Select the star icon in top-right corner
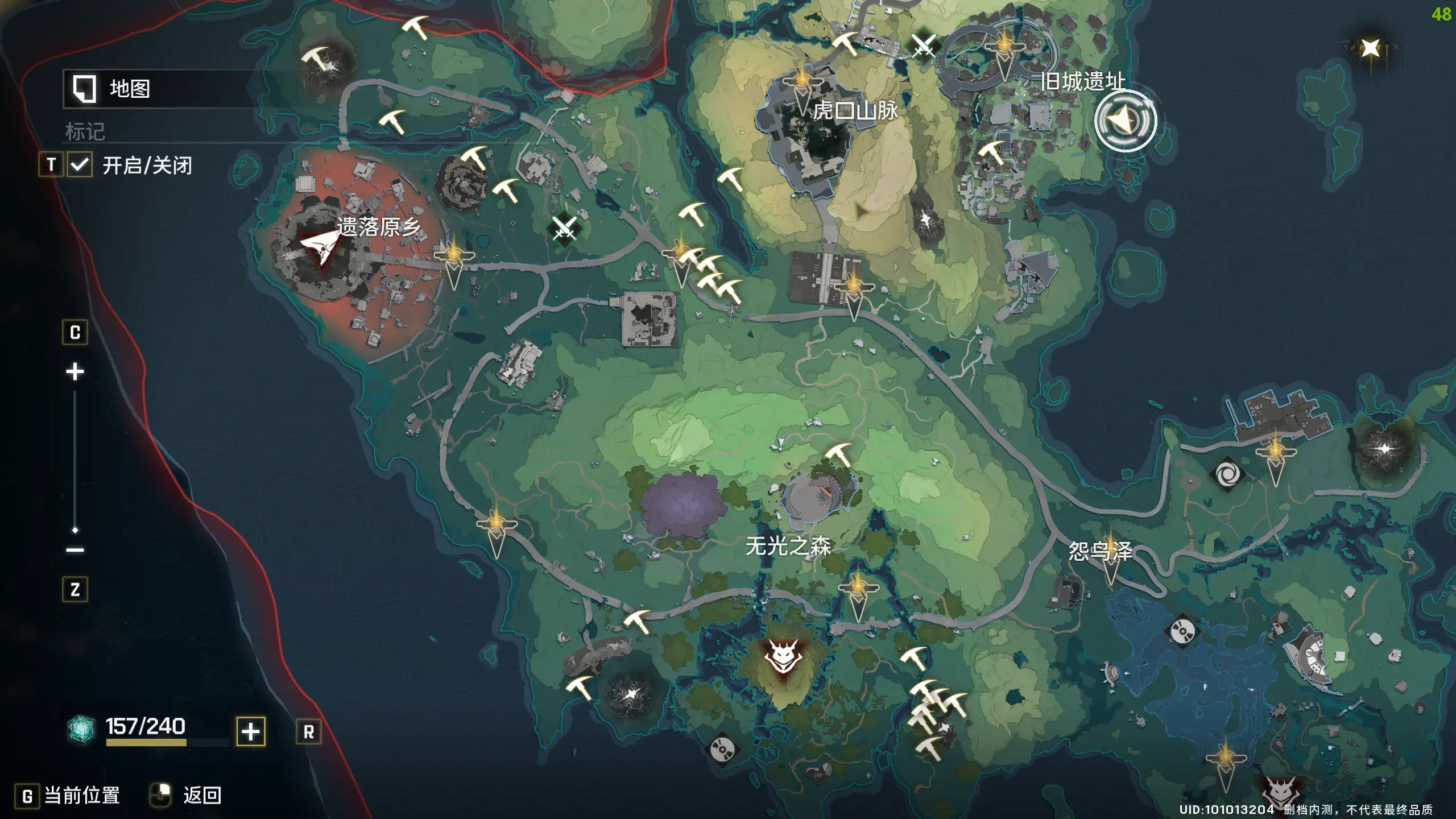1456x819 pixels. [1370, 48]
